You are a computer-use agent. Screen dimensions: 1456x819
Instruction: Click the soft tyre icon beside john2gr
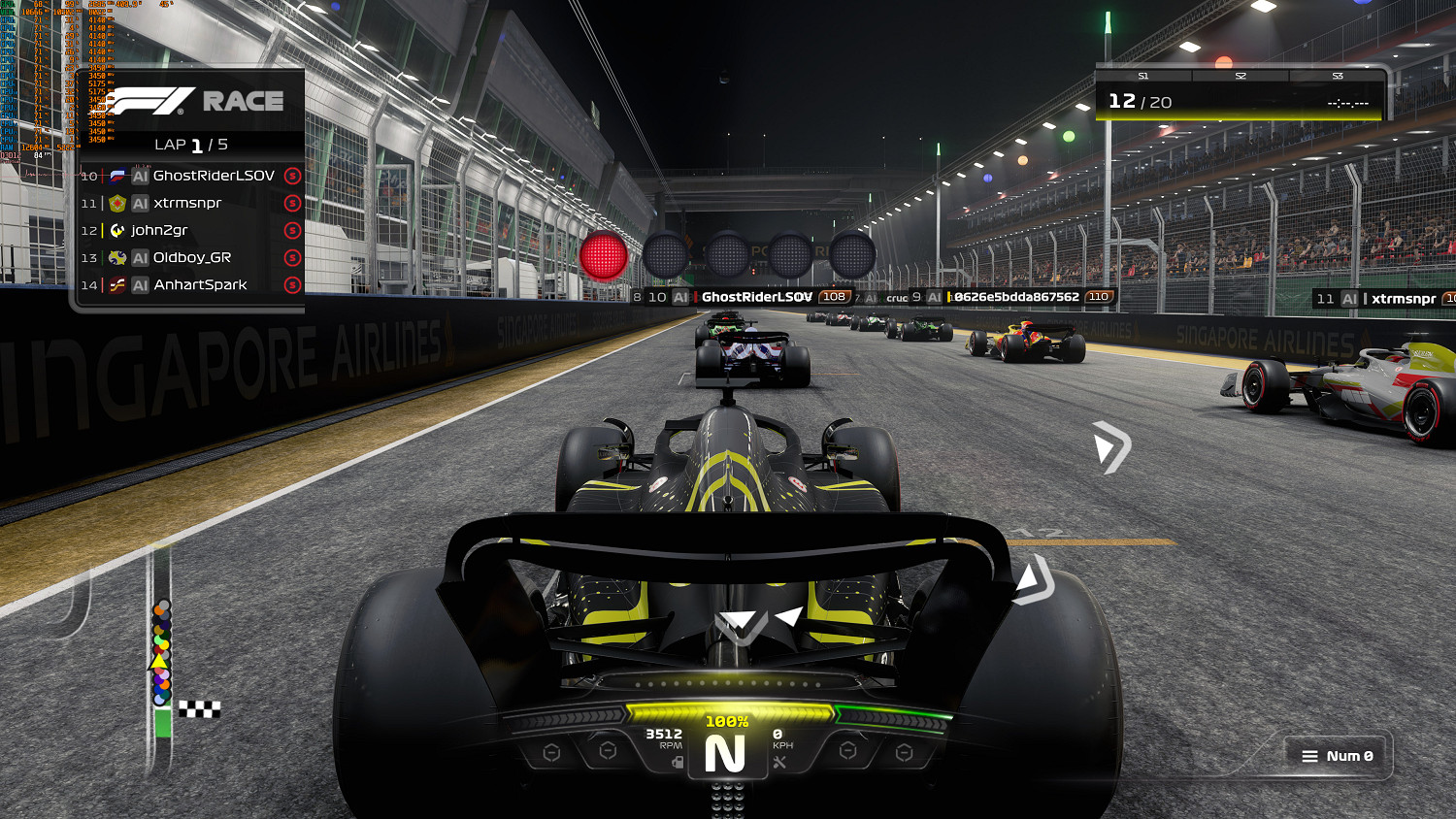pyautogui.click(x=291, y=230)
